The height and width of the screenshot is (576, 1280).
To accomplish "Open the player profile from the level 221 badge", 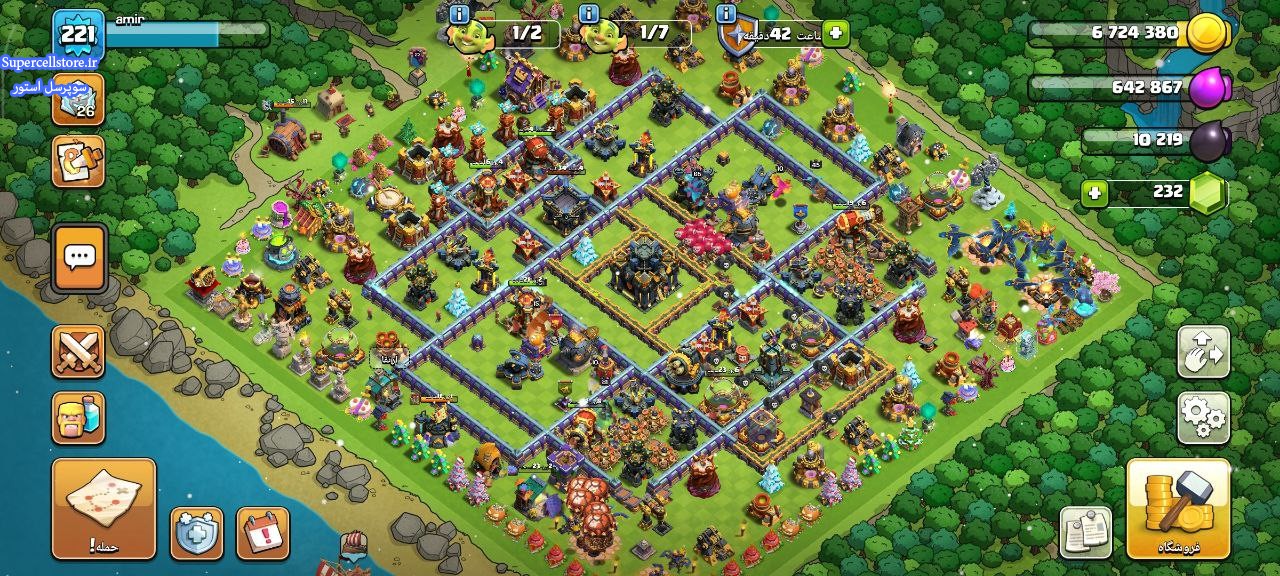I will coord(78,36).
